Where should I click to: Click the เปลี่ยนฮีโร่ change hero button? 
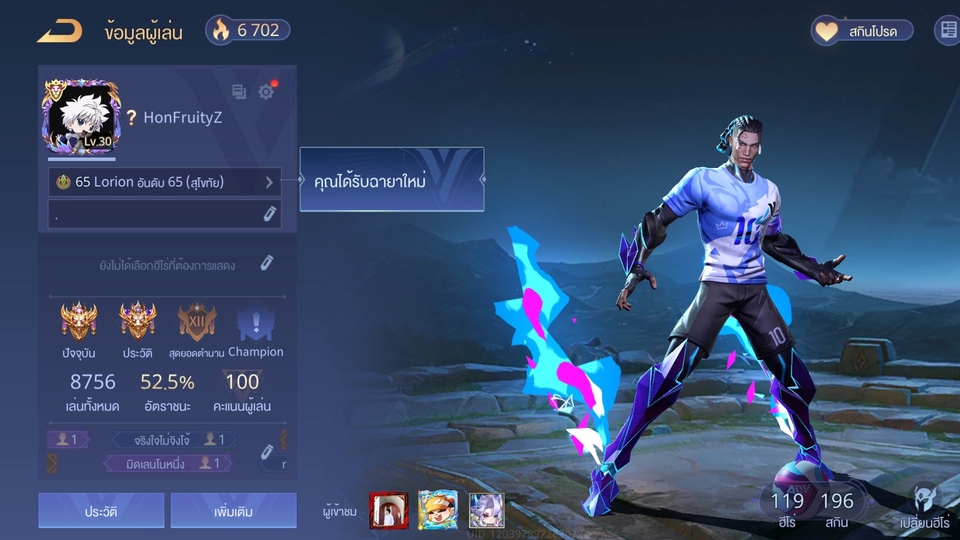[927, 507]
